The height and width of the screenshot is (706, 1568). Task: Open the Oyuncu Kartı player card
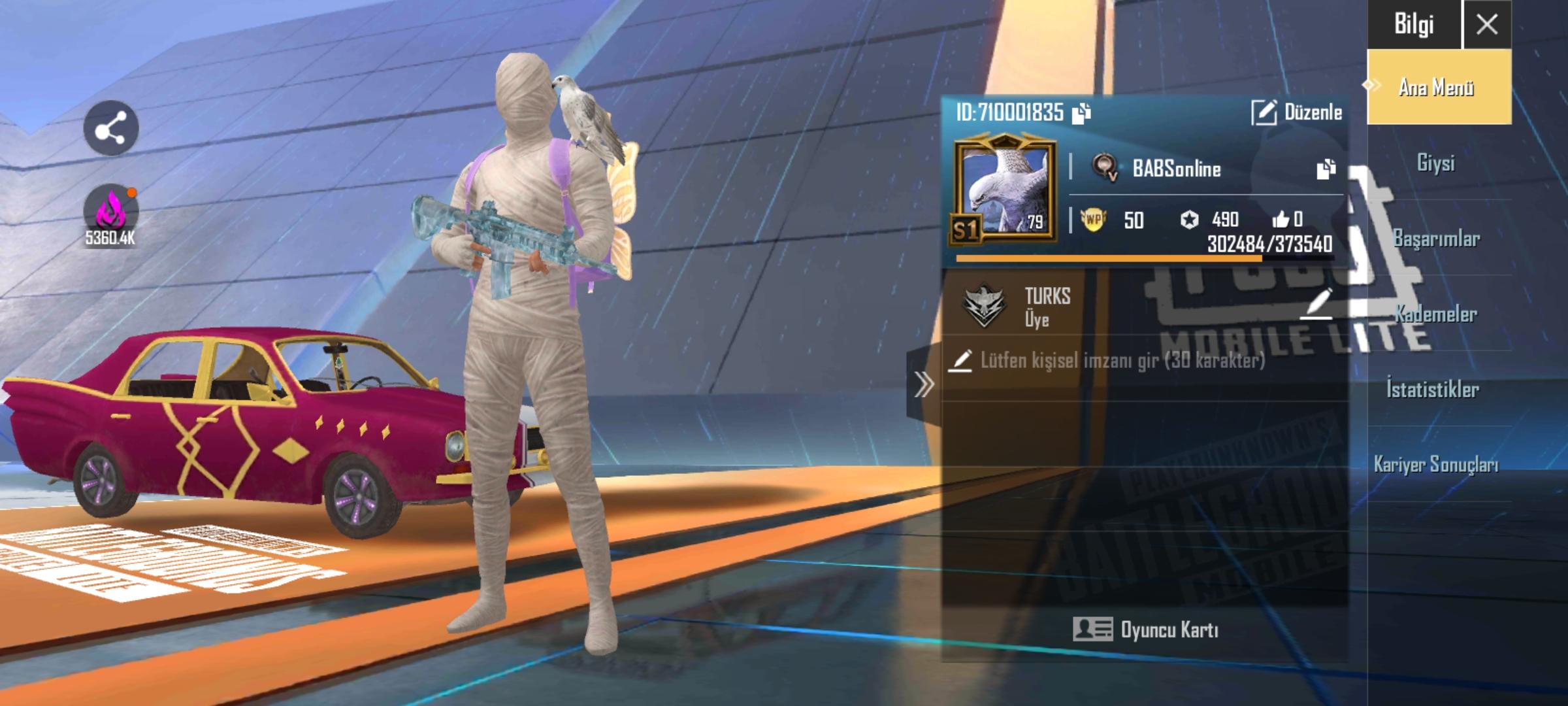1145,630
